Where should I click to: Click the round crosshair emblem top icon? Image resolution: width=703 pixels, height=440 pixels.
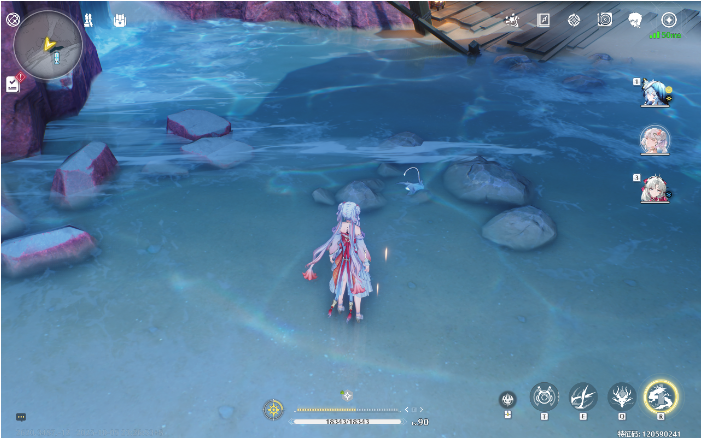(574, 19)
